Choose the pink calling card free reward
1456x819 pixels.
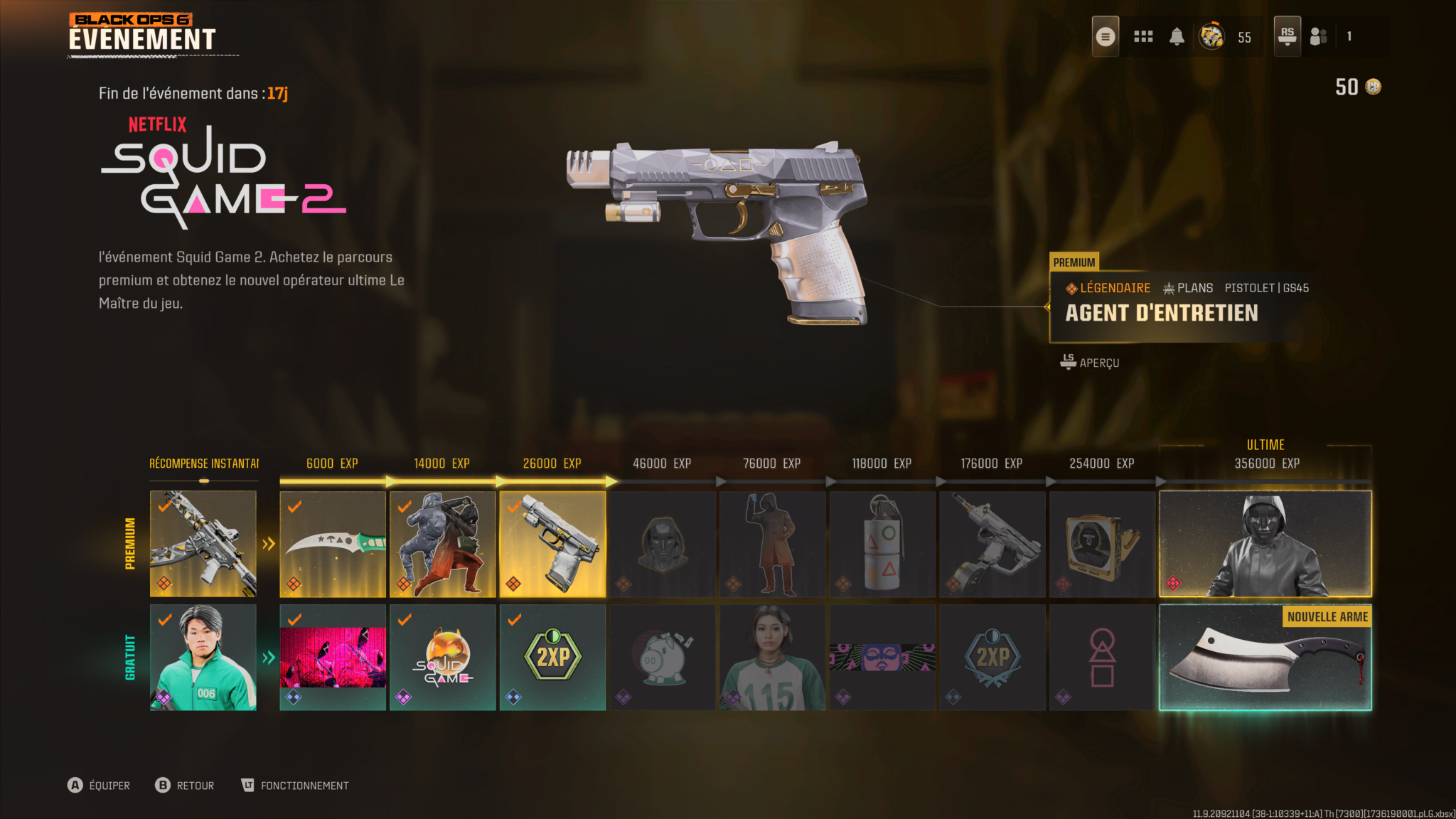tap(333, 658)
